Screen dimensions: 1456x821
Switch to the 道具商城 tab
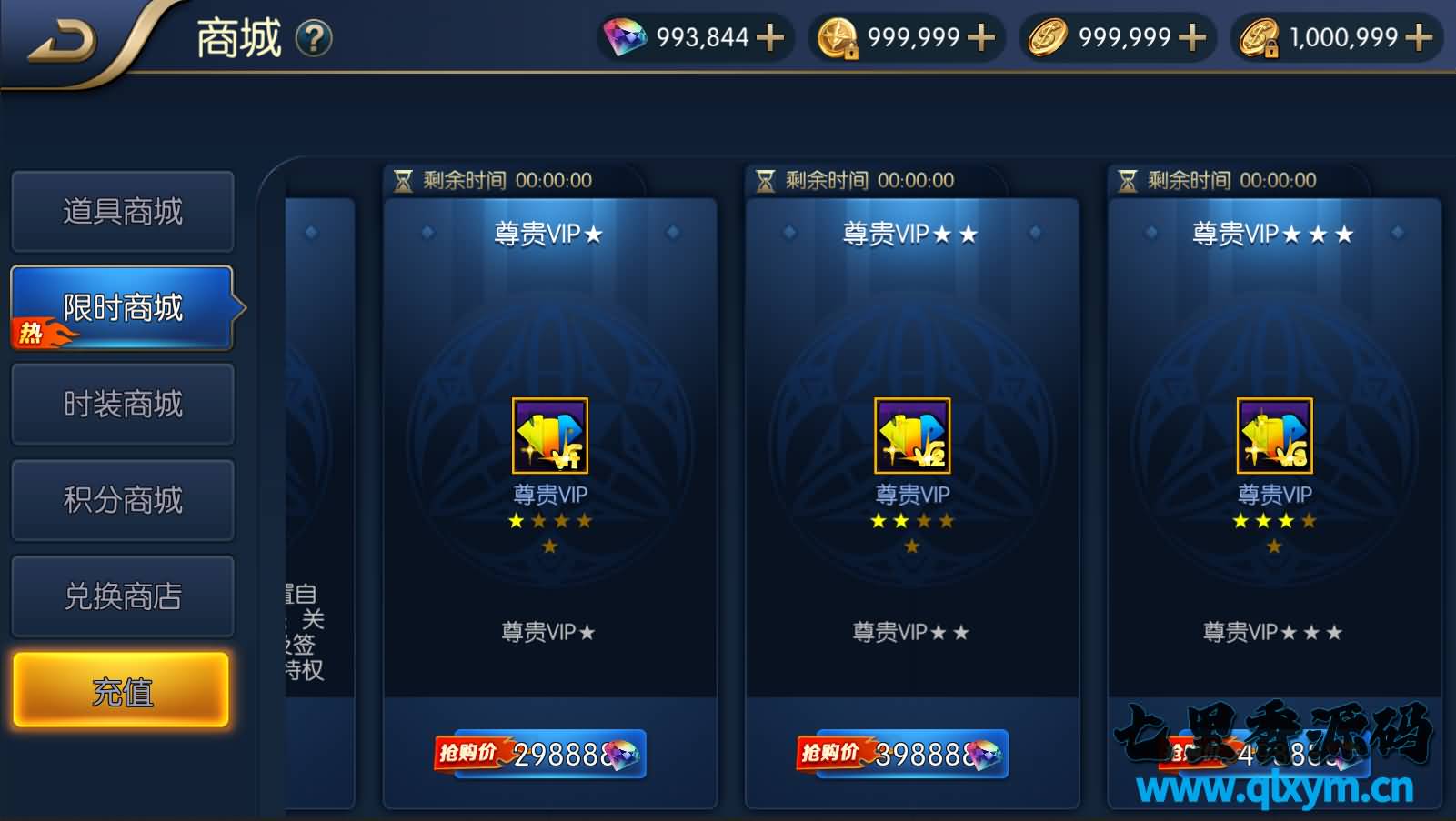pos(123,211)
